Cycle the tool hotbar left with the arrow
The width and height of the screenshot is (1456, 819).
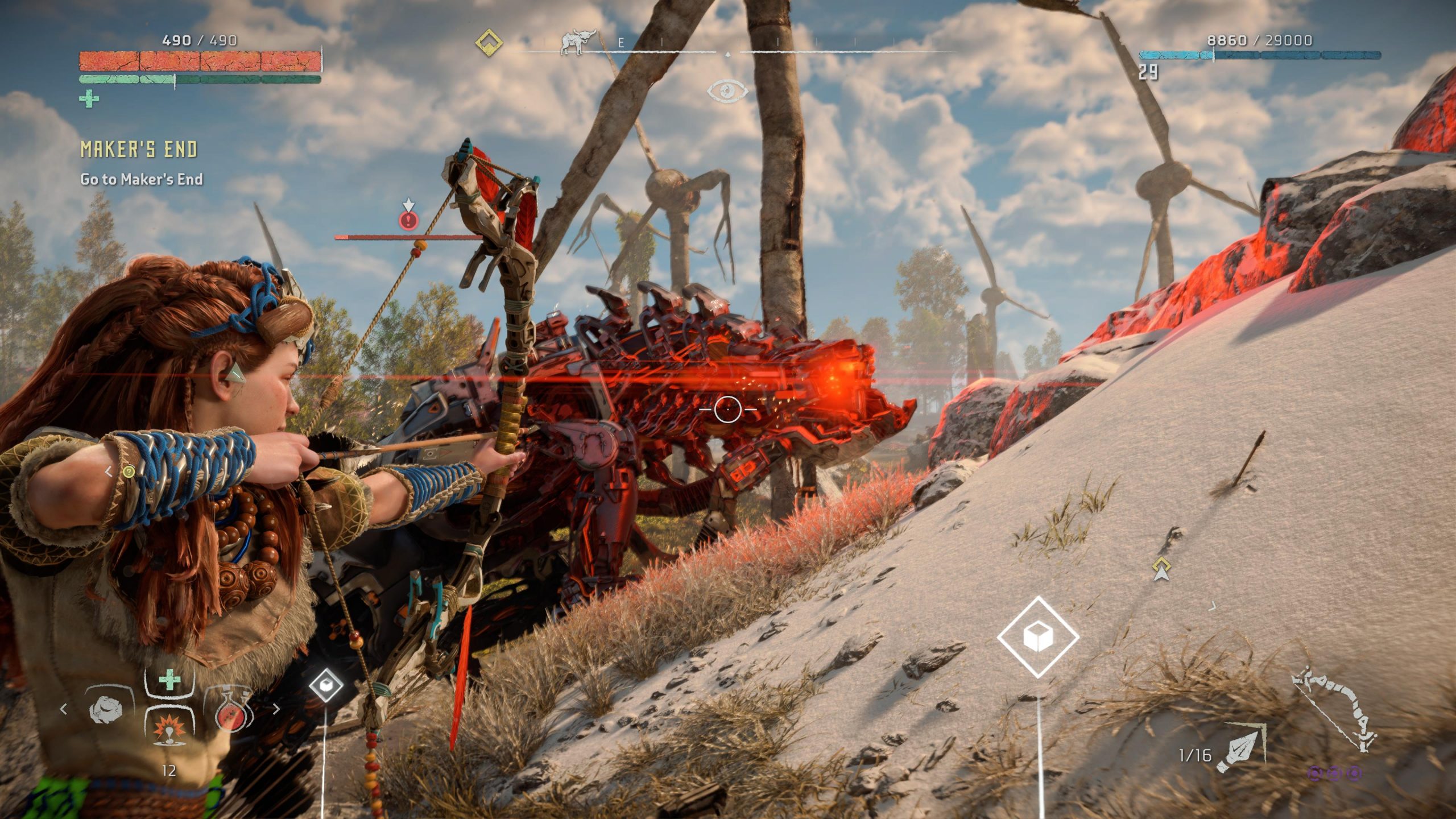(x=64, y=709)
